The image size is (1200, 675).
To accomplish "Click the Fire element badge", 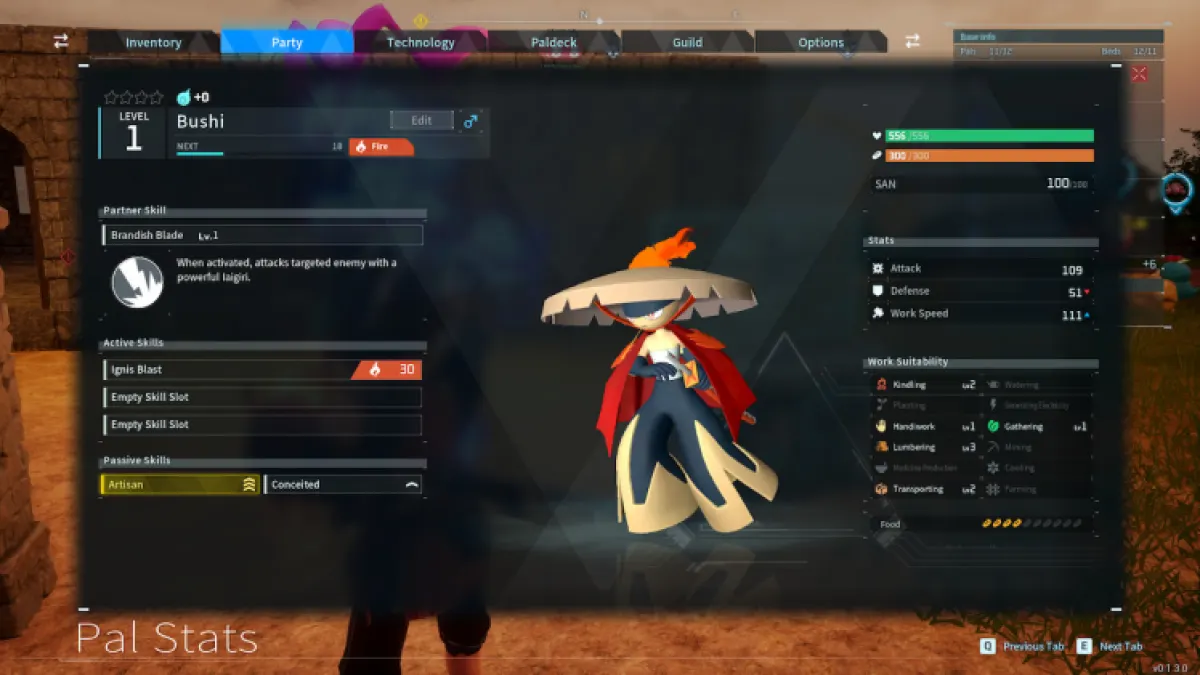I will click(381, 147).
